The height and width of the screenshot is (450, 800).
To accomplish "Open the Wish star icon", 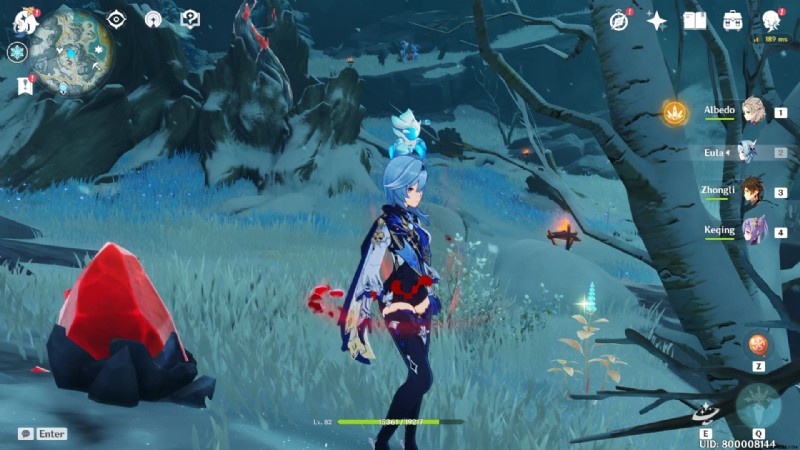I will [657, 20].
